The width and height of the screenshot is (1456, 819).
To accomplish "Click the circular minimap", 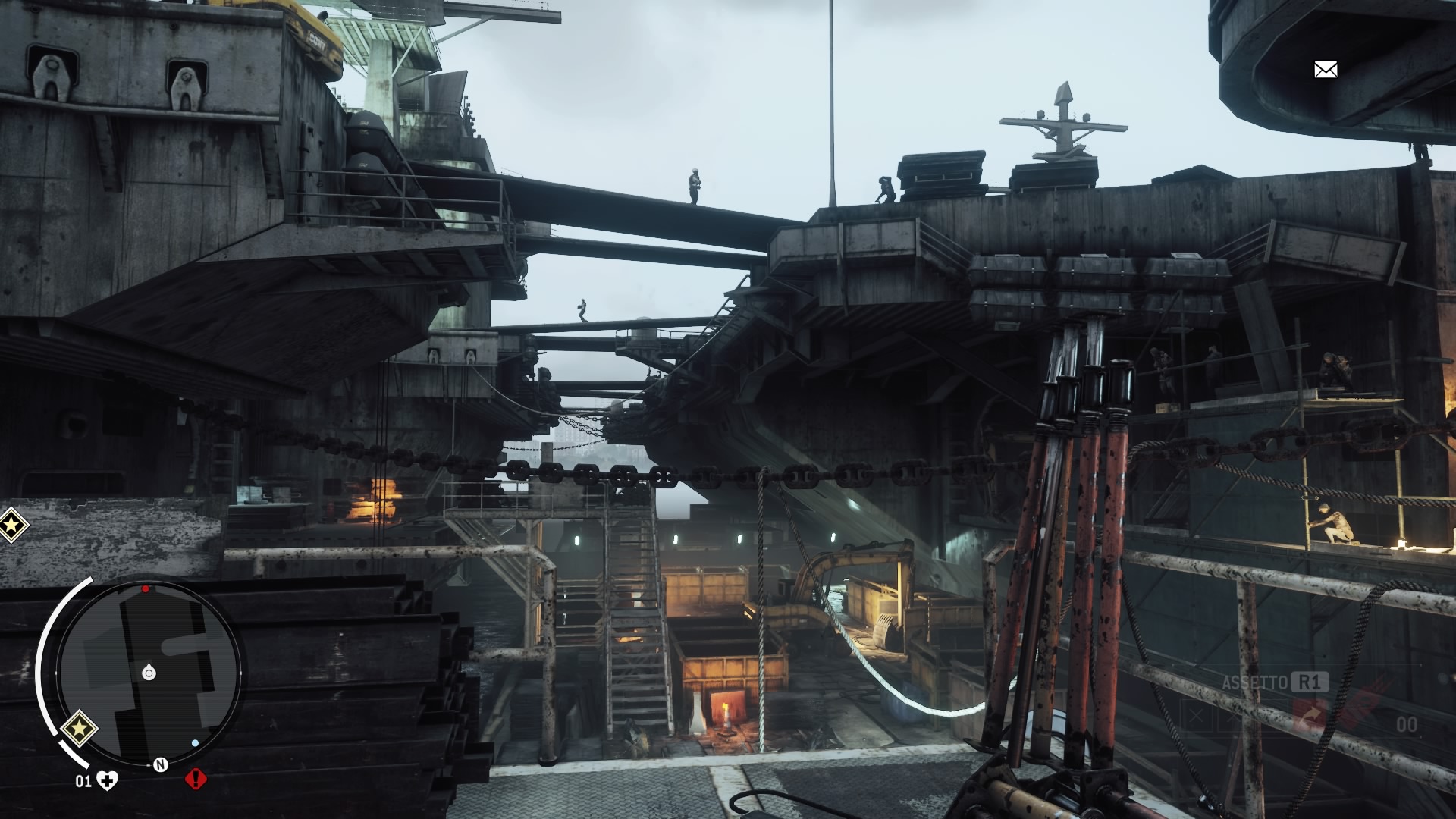I will [x=149, y=673].
